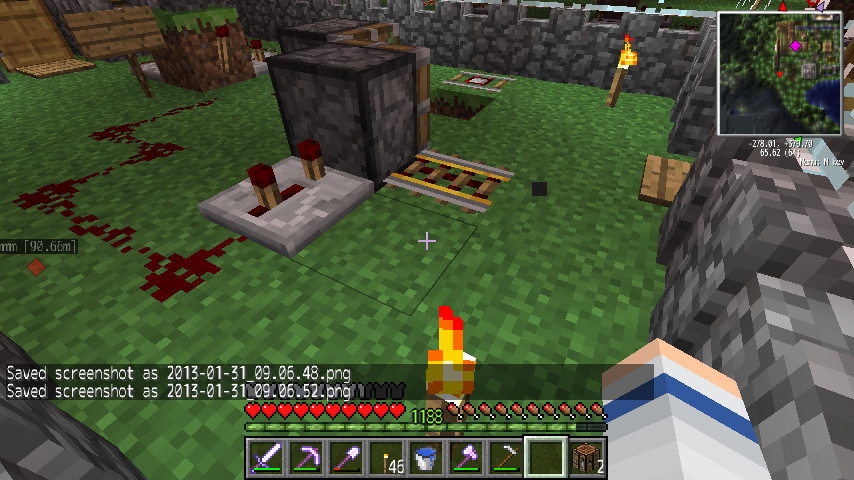Pick the water bucket hotbar slot
Screen dimensions: 854x480
[426, 458]
